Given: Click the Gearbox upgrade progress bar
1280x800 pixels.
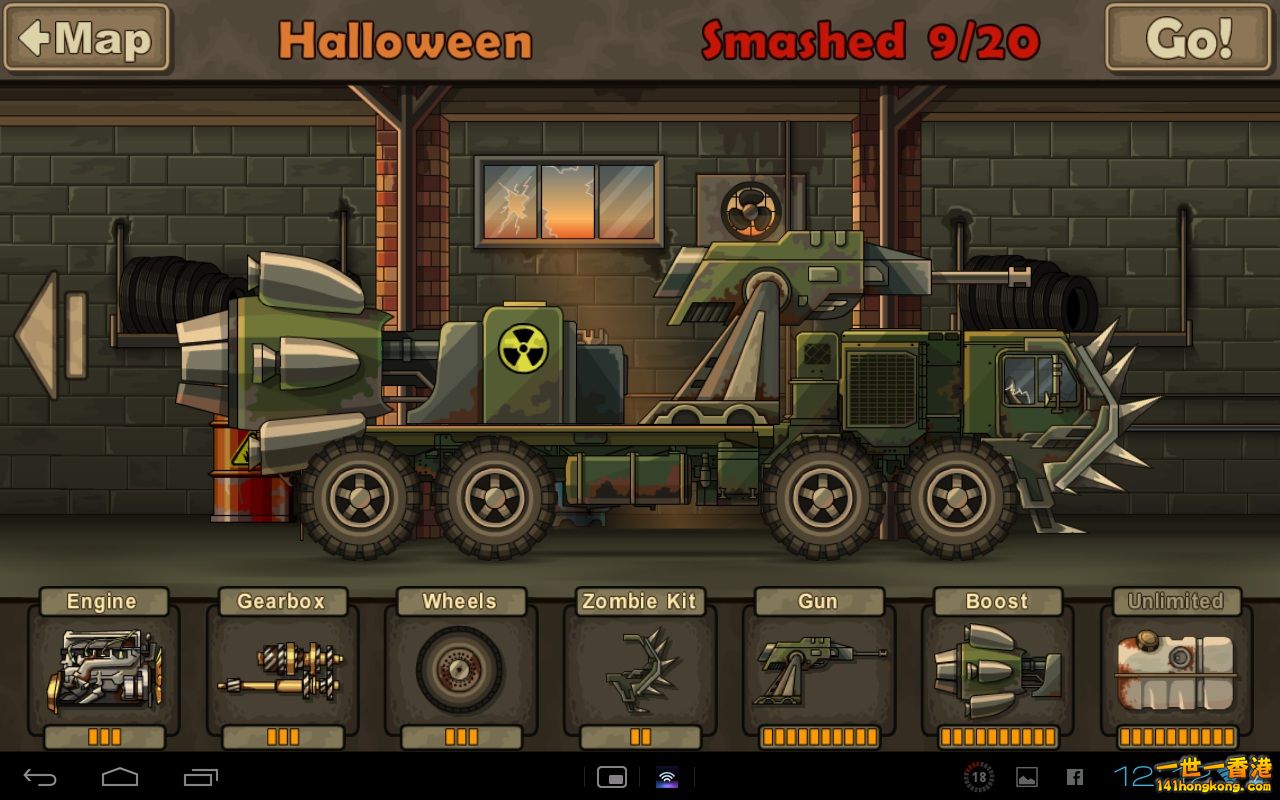Looking at the screenshot, I should (280, 735).
